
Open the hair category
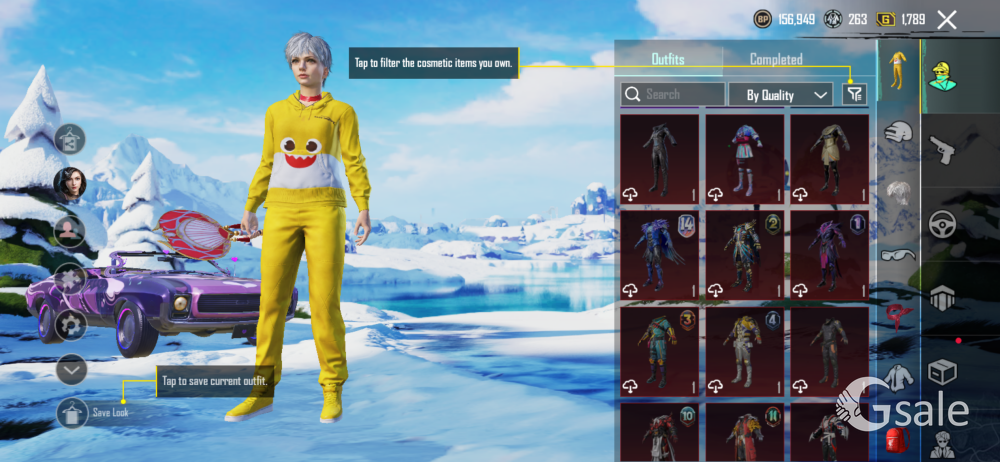[898, 191]
